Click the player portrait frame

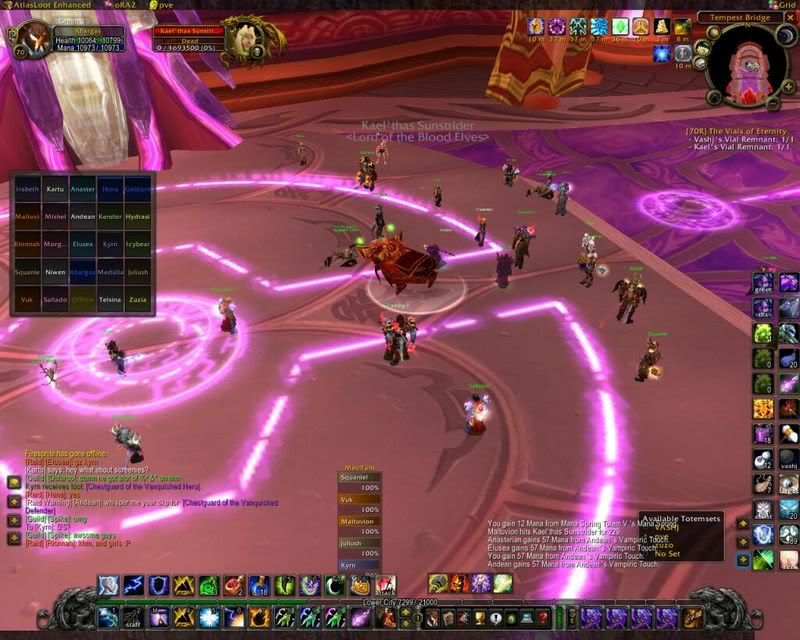click(x=29, y=43)
